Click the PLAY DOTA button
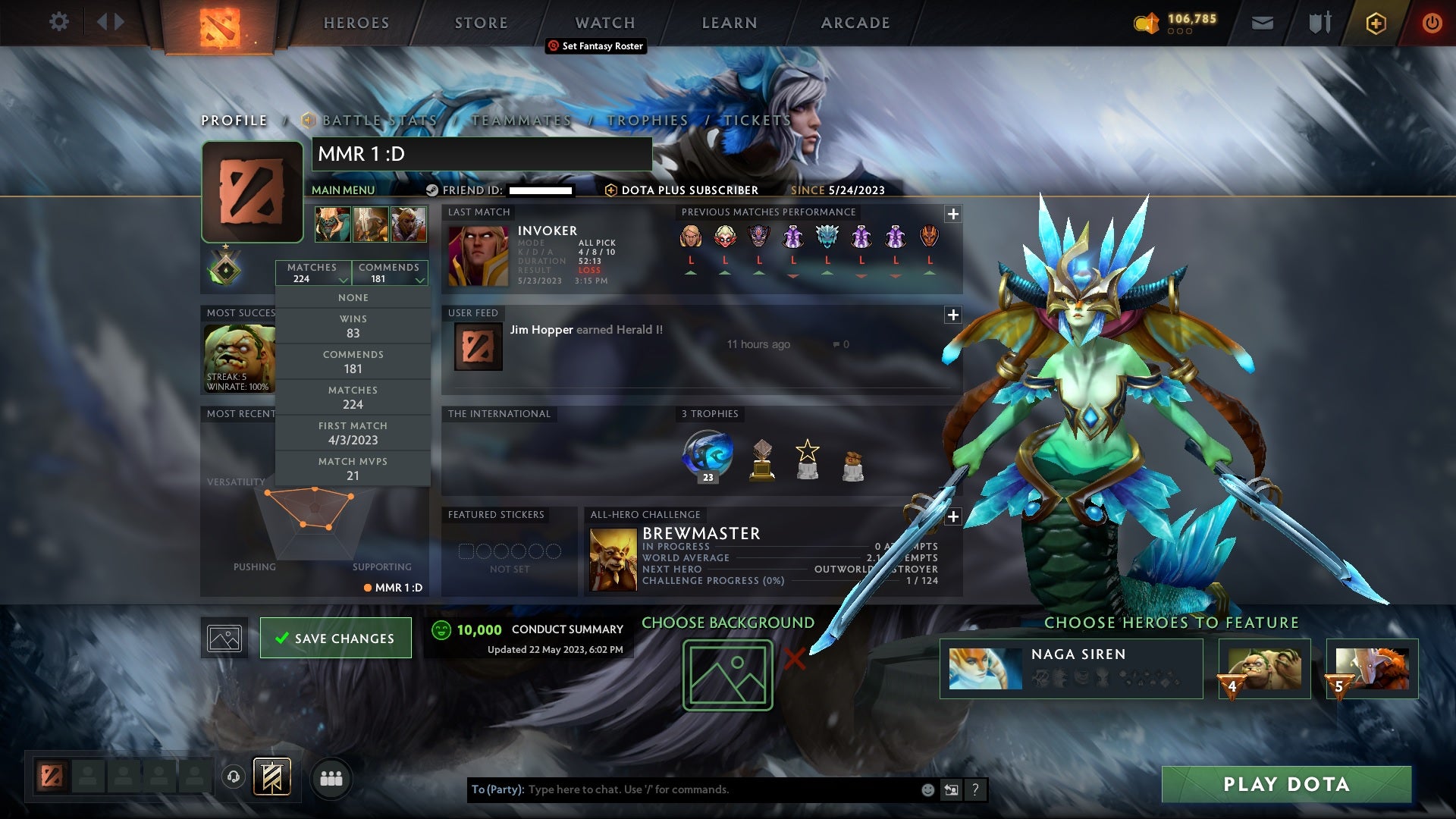The width and height of the screenshot is (1456, 819). coord(1287,785)
